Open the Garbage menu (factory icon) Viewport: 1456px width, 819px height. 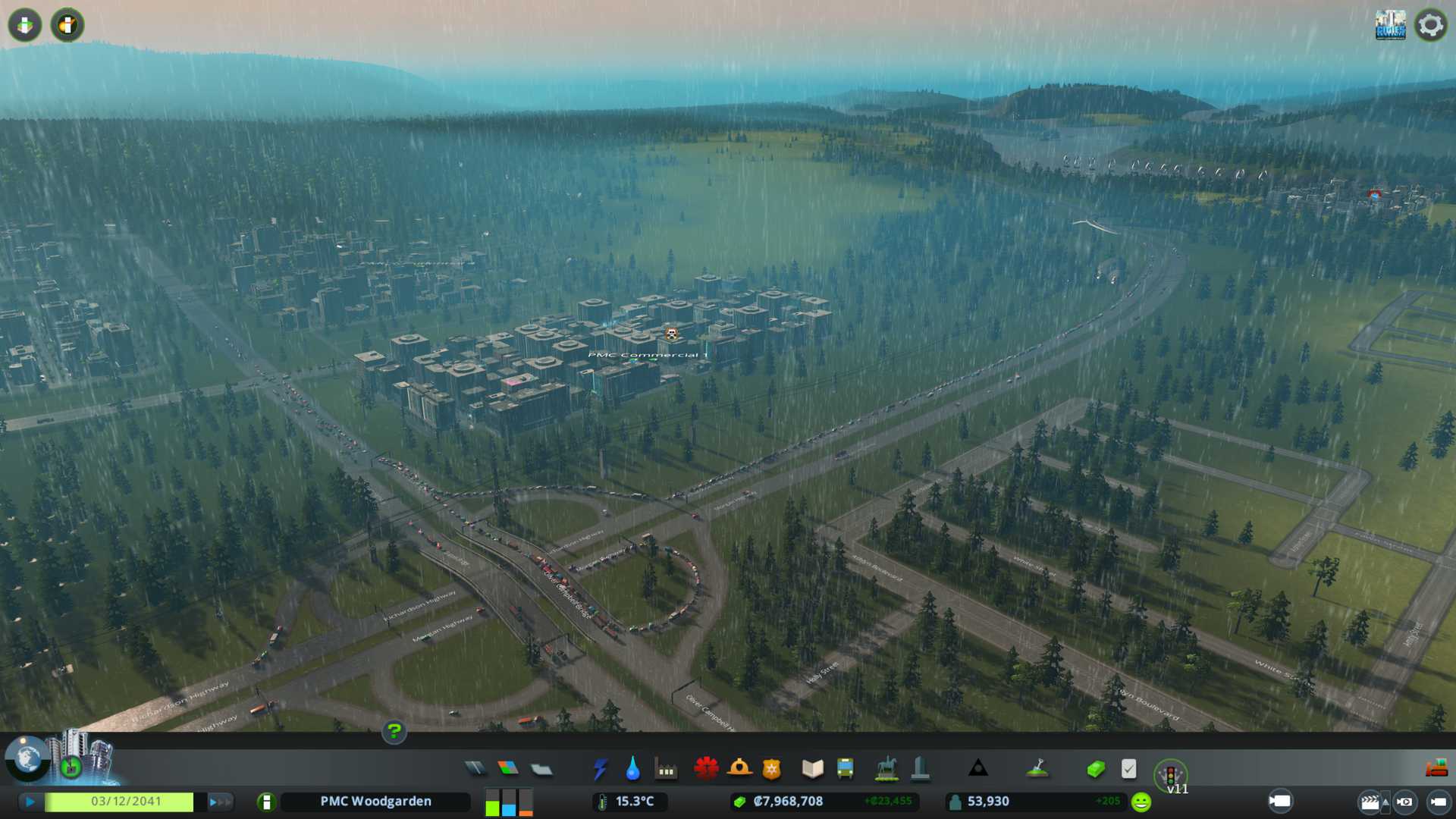click(666, 769)
